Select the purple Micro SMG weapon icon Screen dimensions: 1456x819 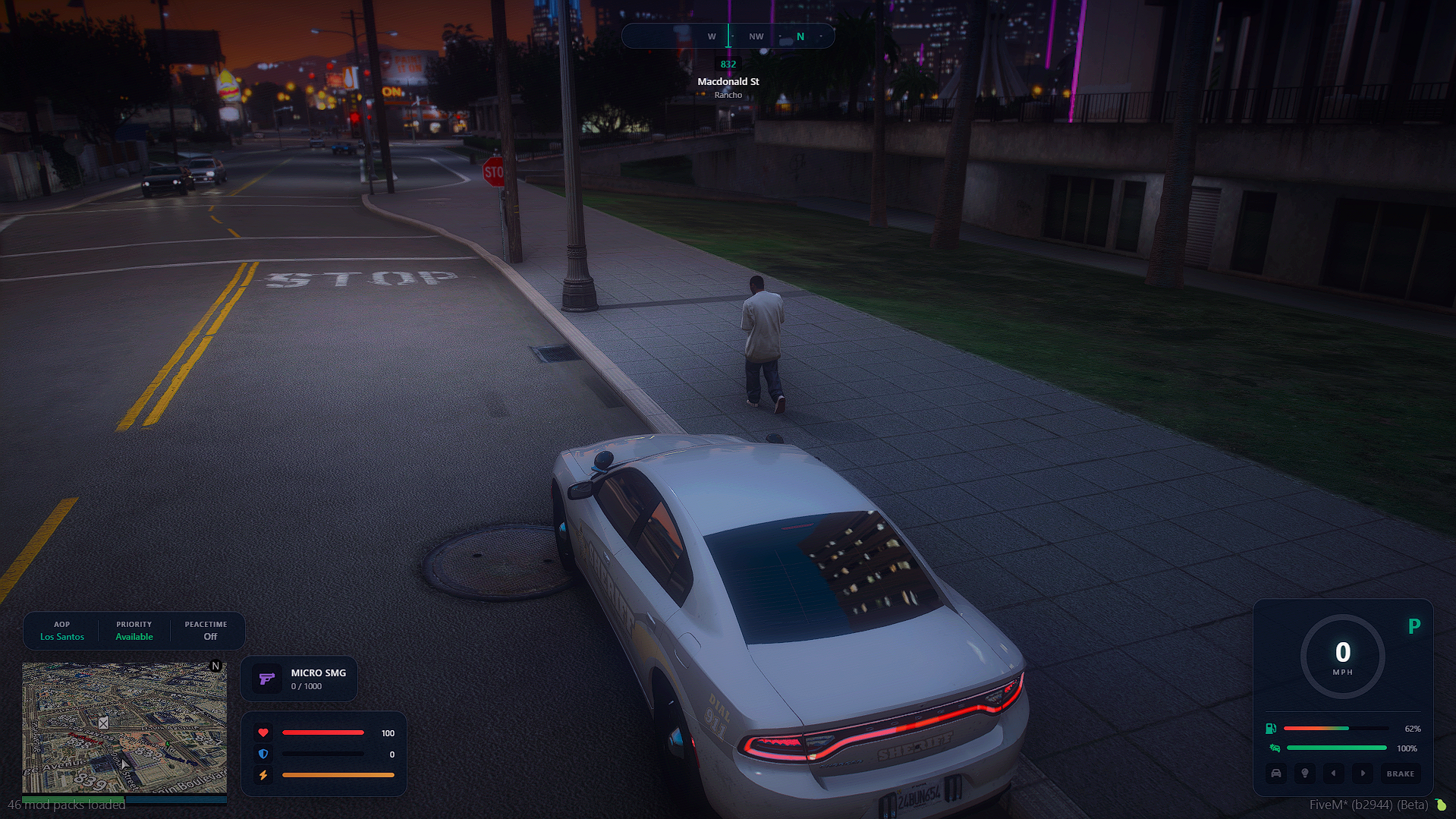266,679
